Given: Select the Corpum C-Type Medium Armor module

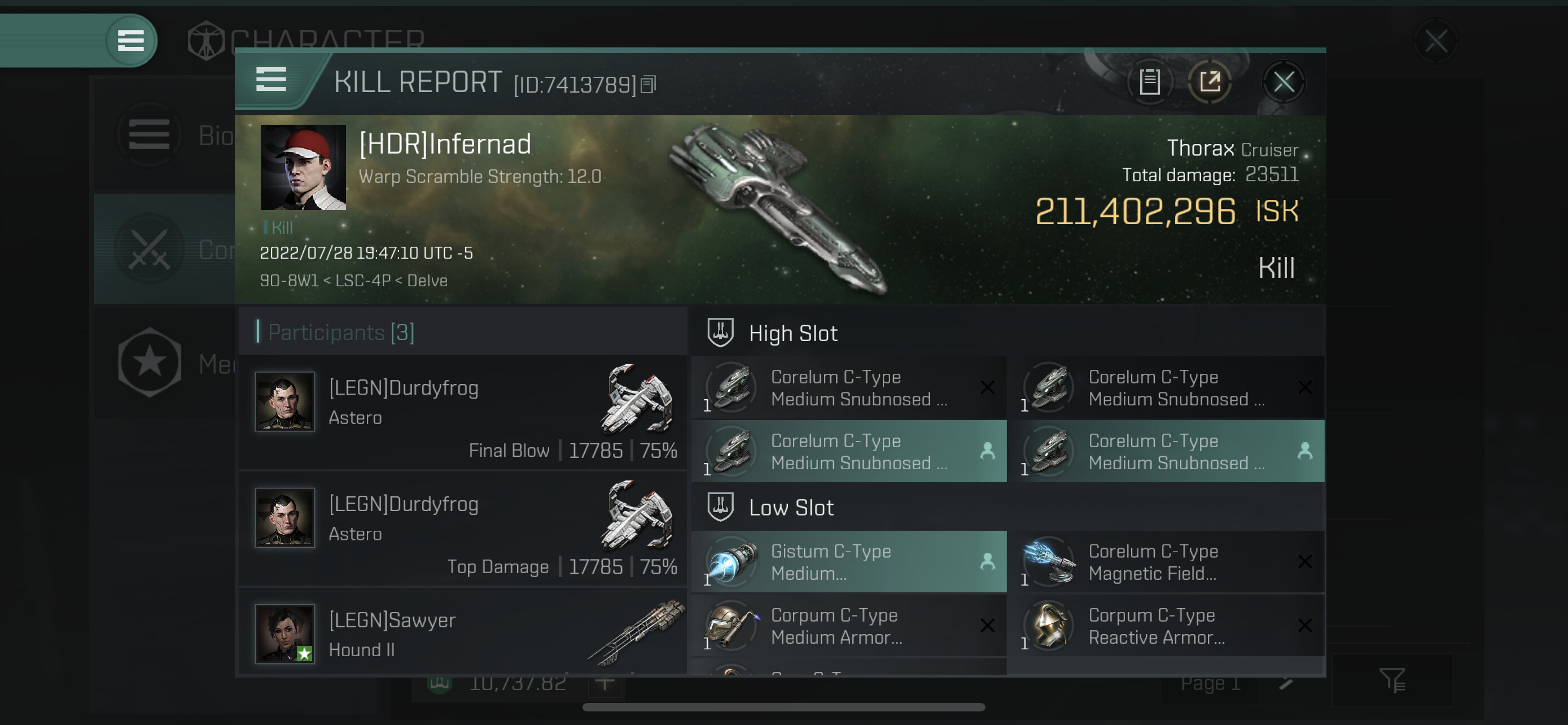Looking at the screenshot, I should tap(848, 626).
